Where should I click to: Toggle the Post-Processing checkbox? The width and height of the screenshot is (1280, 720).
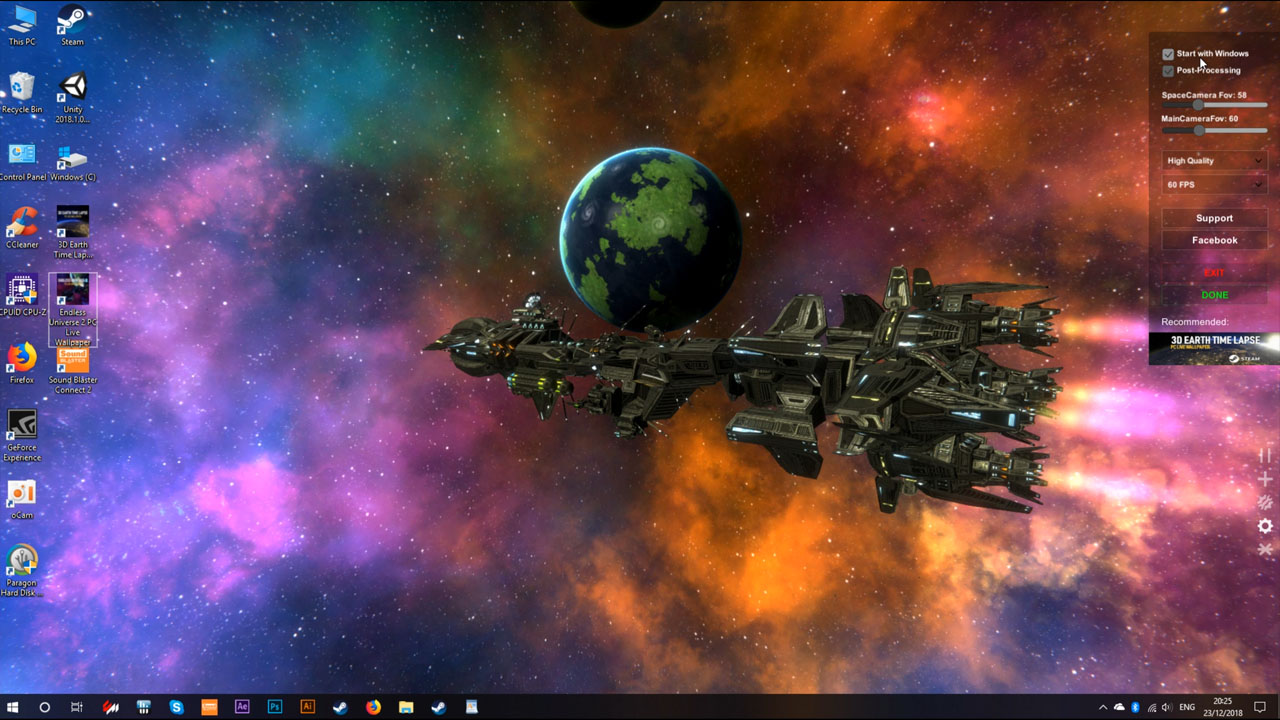click(x=1168, y=70)
